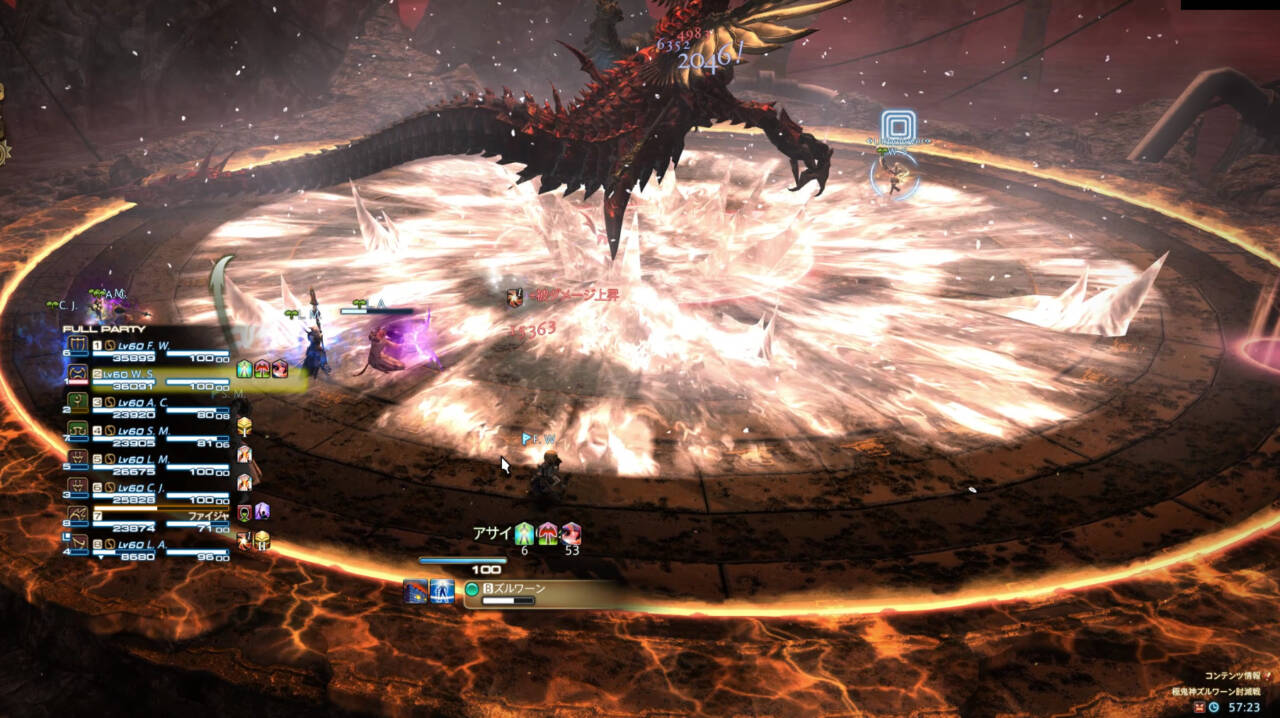Click the red demon face duty icon
The width and height of the screenshot is (1280, 718).
[x=1199, y=707]
